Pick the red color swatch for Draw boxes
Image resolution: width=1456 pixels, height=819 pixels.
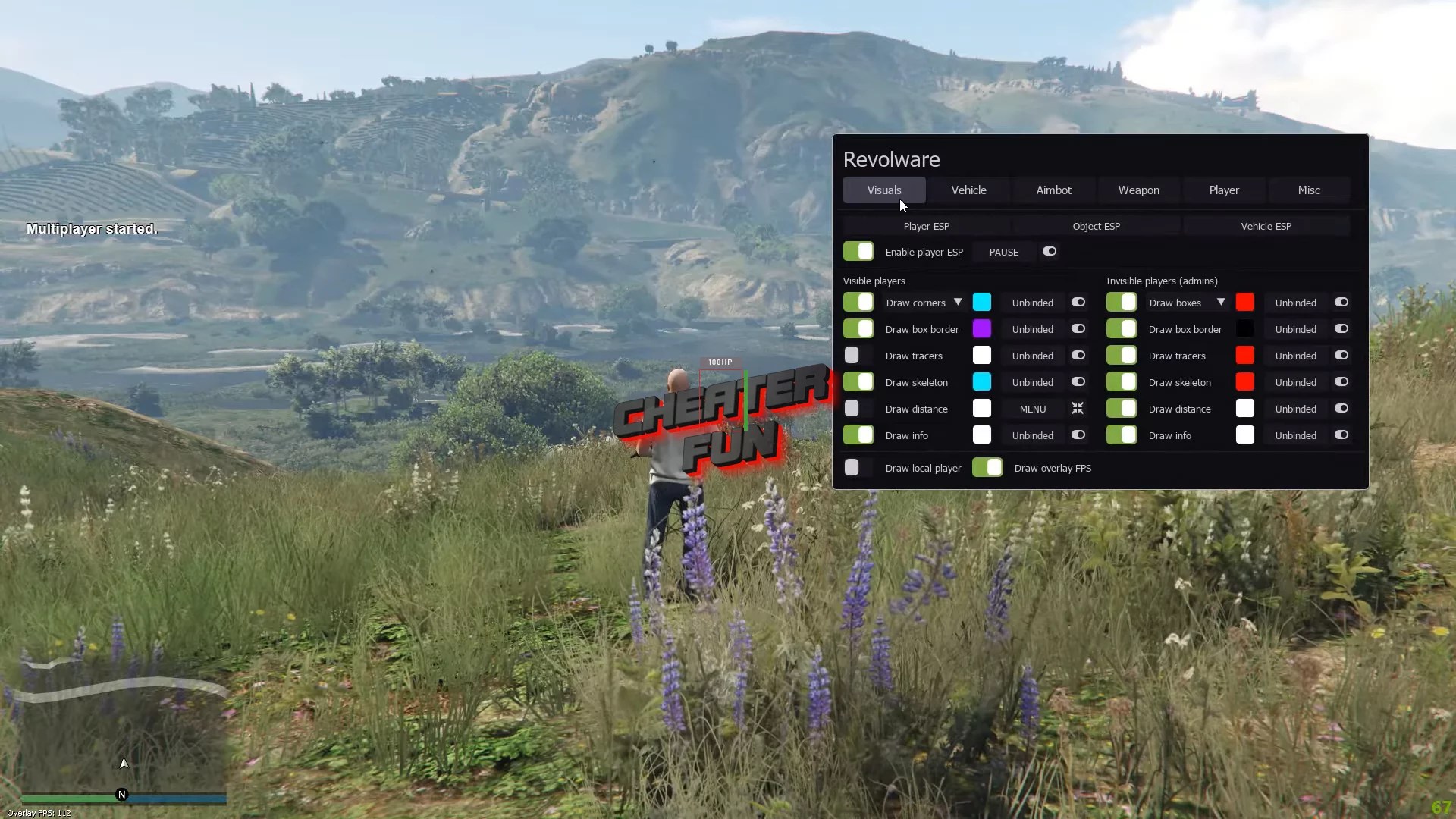coord(1245,302)
